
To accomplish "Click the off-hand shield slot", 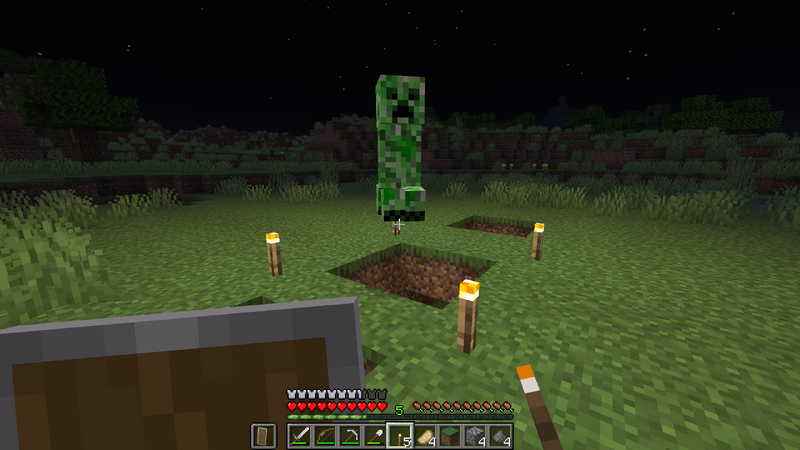I will point(263,436).
